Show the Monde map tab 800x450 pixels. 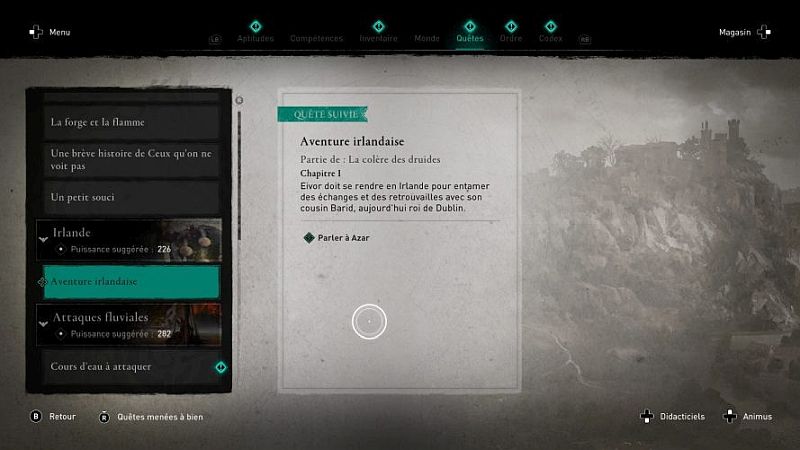point(427,38)
